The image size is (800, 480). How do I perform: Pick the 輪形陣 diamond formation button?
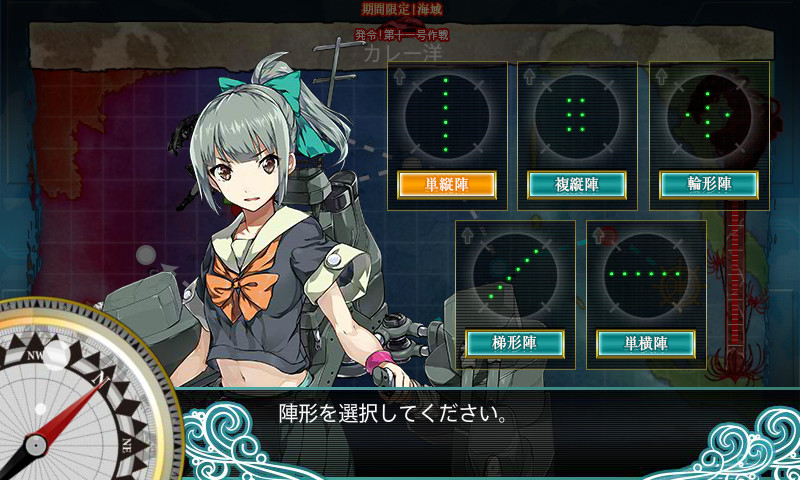709,184
